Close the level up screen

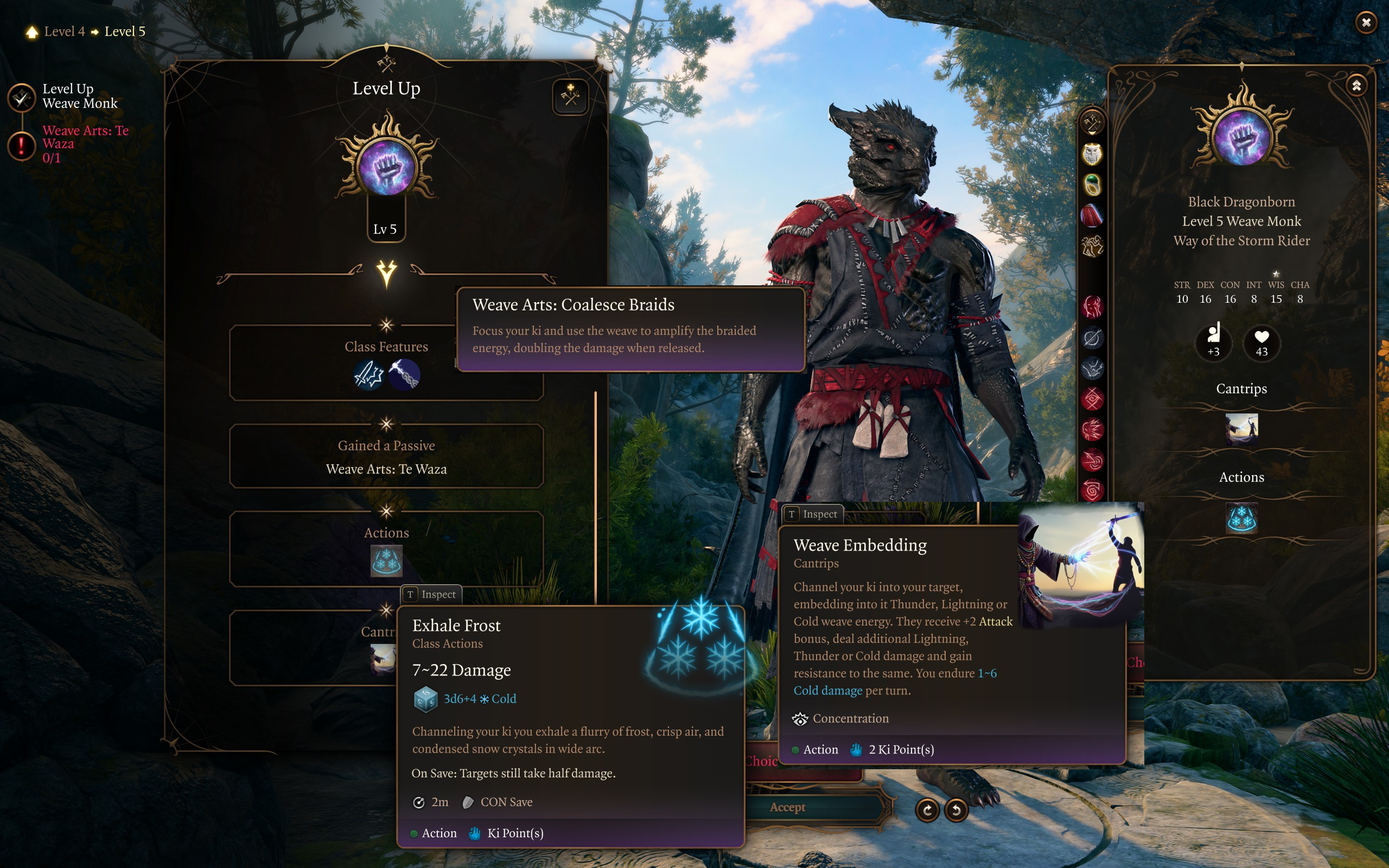[x=1366, y=22]
